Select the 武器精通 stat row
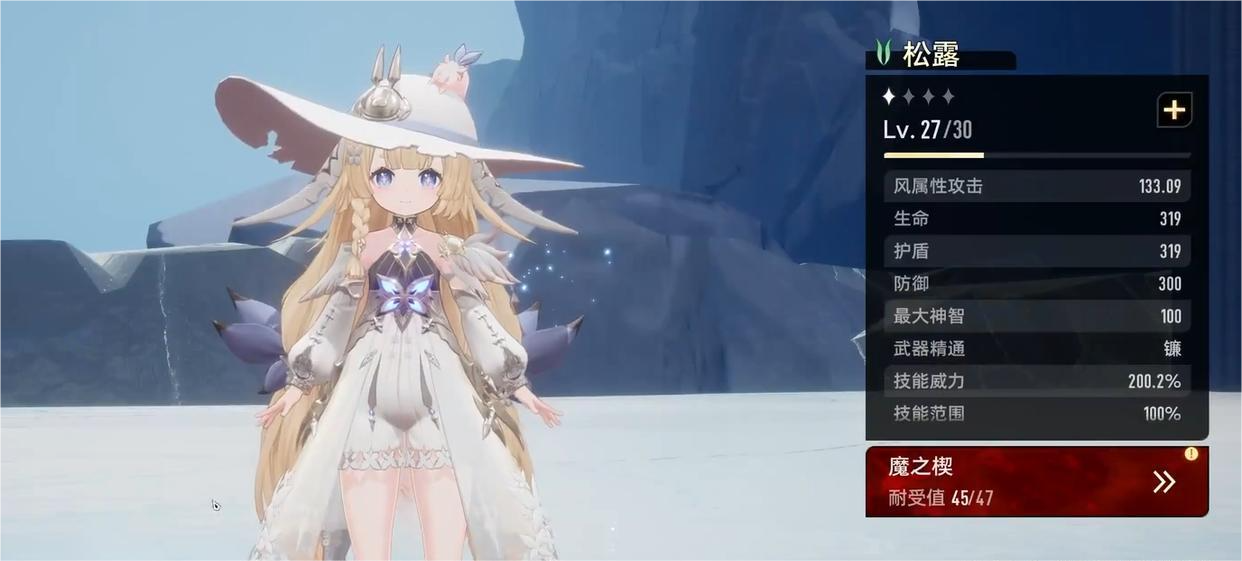The image size is (1242, 561). coord(1036,349)
